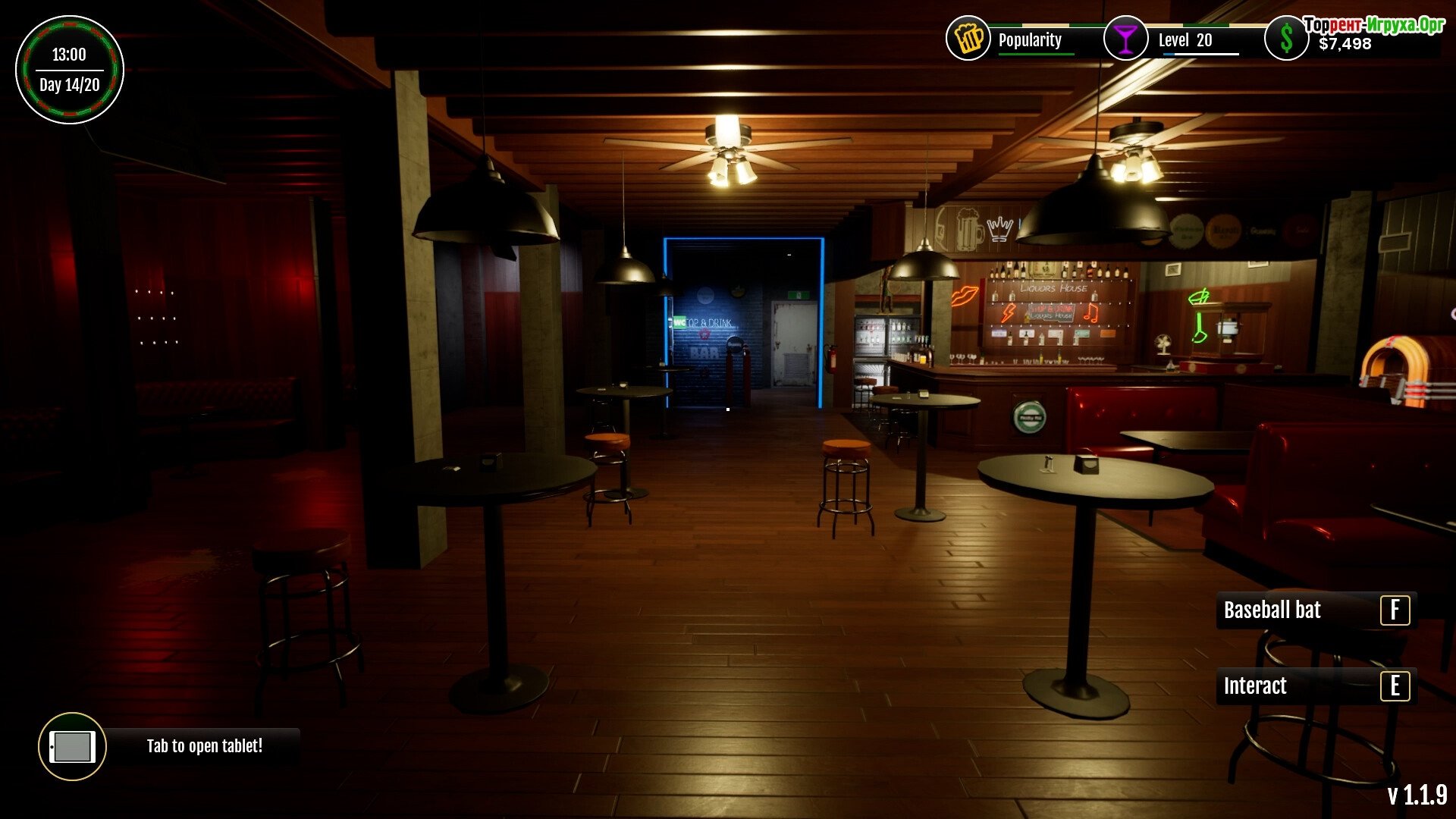Image resolution: width=1456 pixels, height=819 pixels.
Task: Open the tablet using its icon
Action: pyautogui.click(x=72, y=747)
